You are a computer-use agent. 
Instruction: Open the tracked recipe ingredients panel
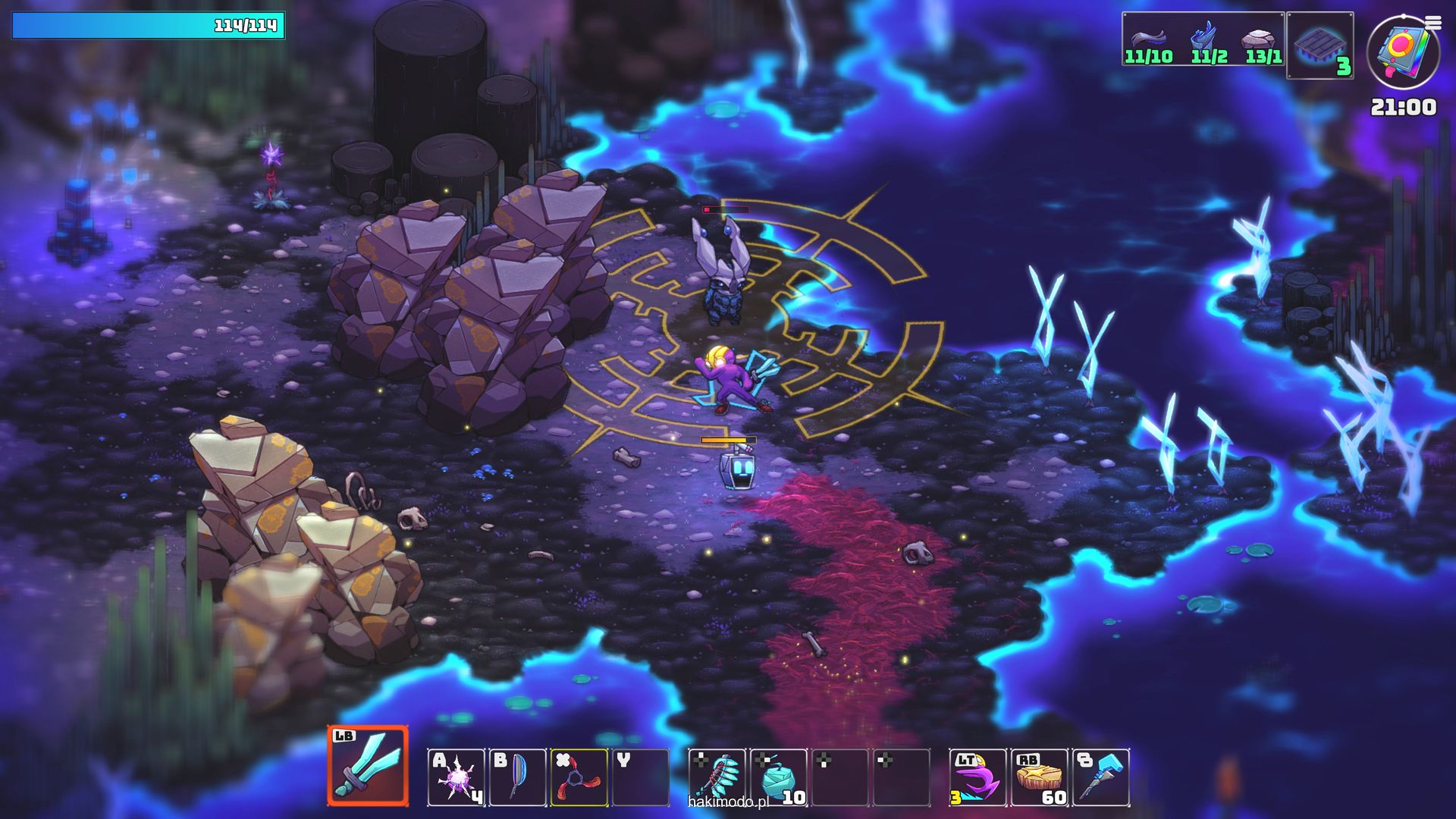[1203, 39]
